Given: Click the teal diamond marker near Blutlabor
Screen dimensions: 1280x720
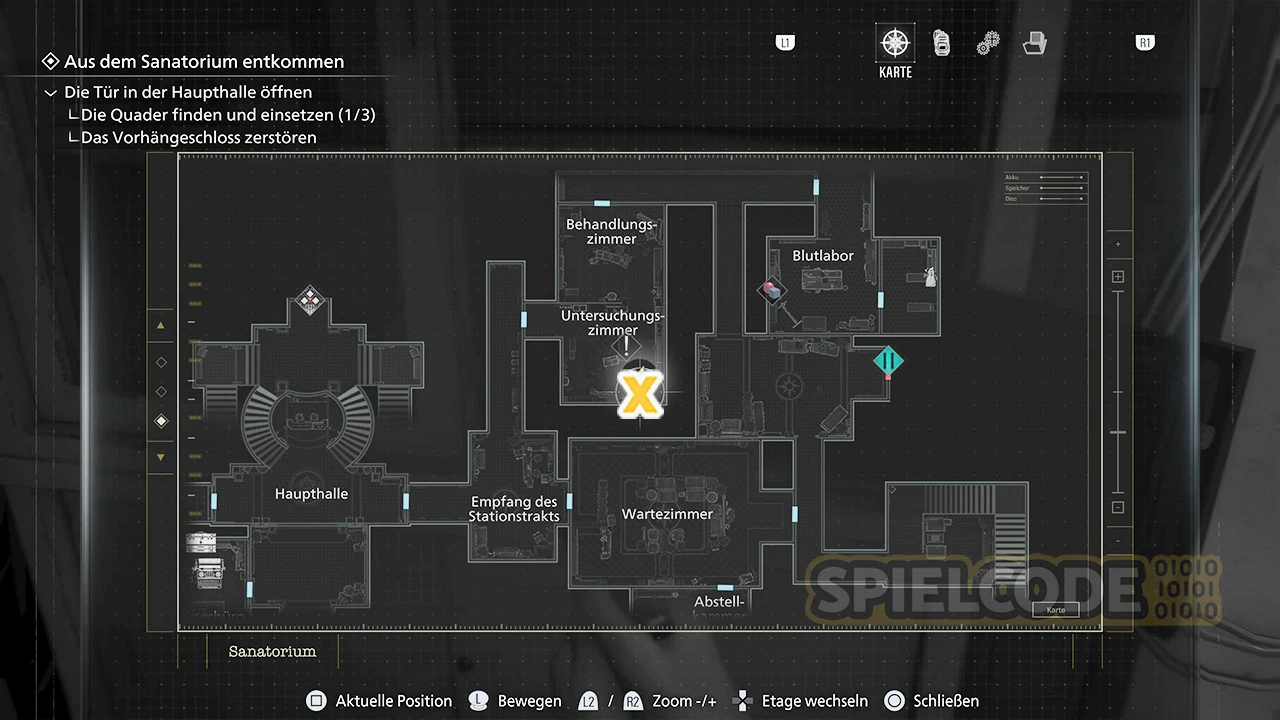Looking at the screenshot, I should pyautogui.click(x=887, y=361).
